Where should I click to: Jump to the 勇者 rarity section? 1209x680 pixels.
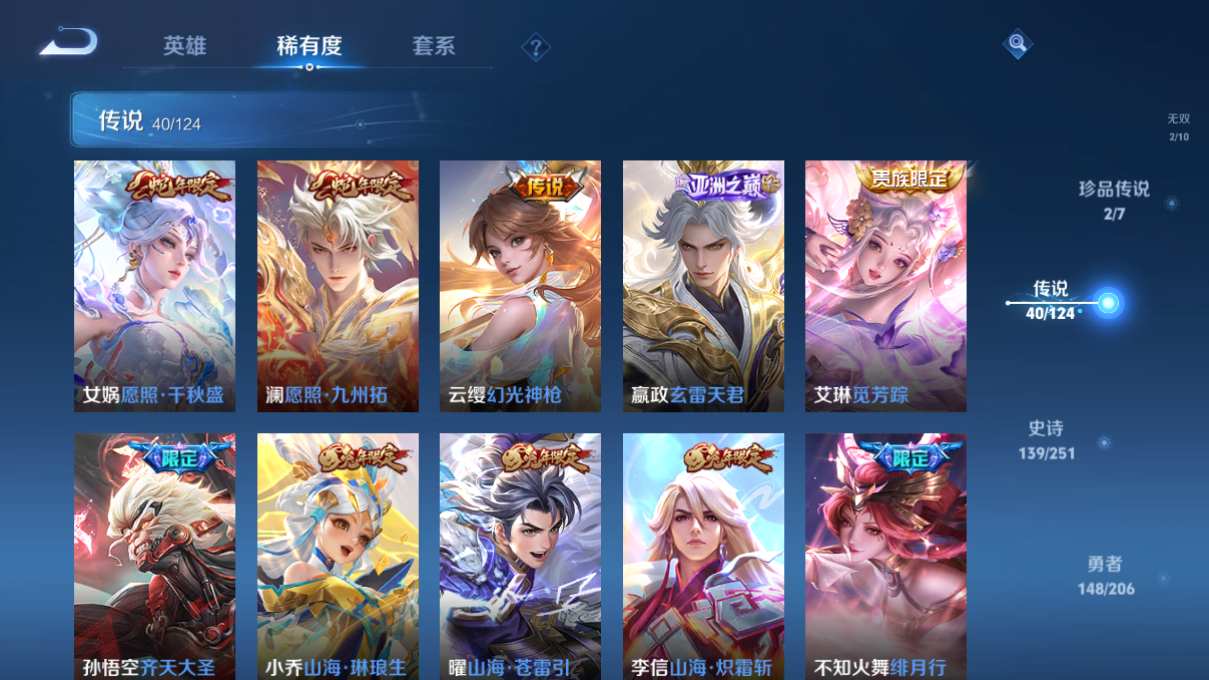pos(1106,576)
